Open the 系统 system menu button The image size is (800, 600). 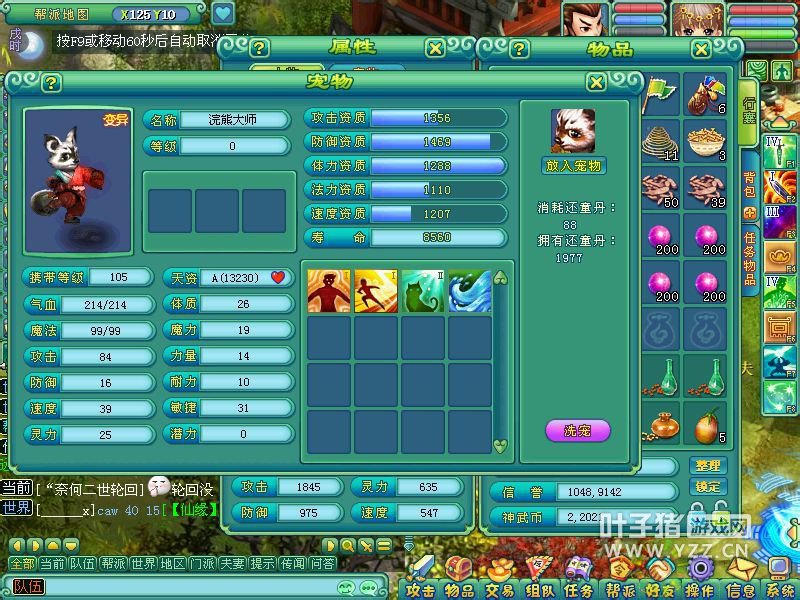pyautogui.click(x=780, y=590)
